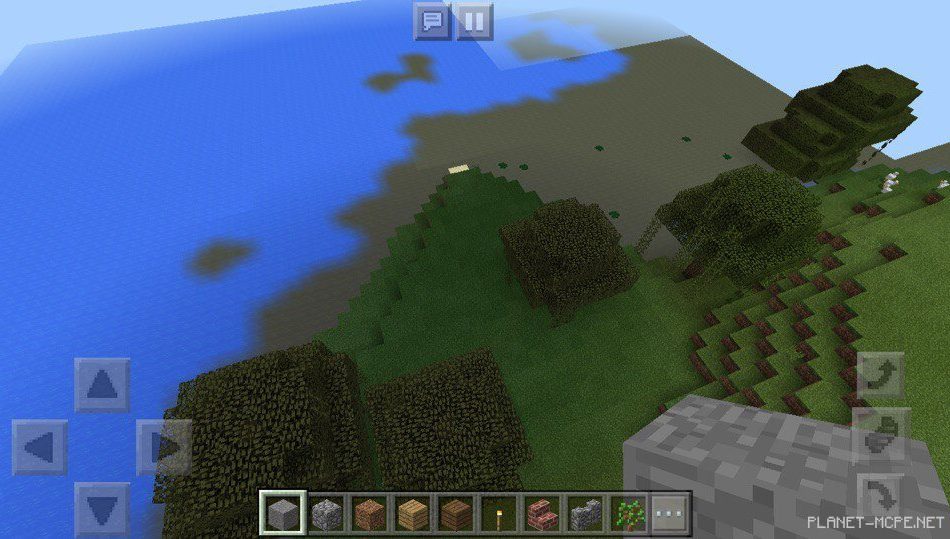The image size is (950, 539).
Task: Select the smooth stone block slot
Action: (283, 514)
